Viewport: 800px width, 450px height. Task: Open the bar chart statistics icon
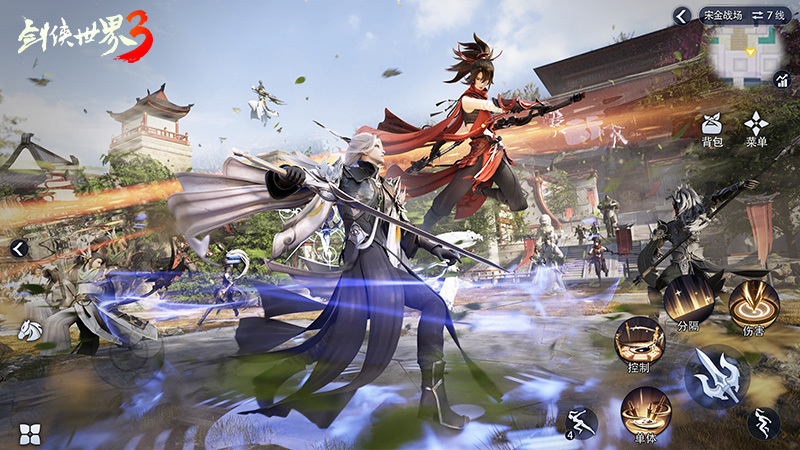tap(781, 79)
